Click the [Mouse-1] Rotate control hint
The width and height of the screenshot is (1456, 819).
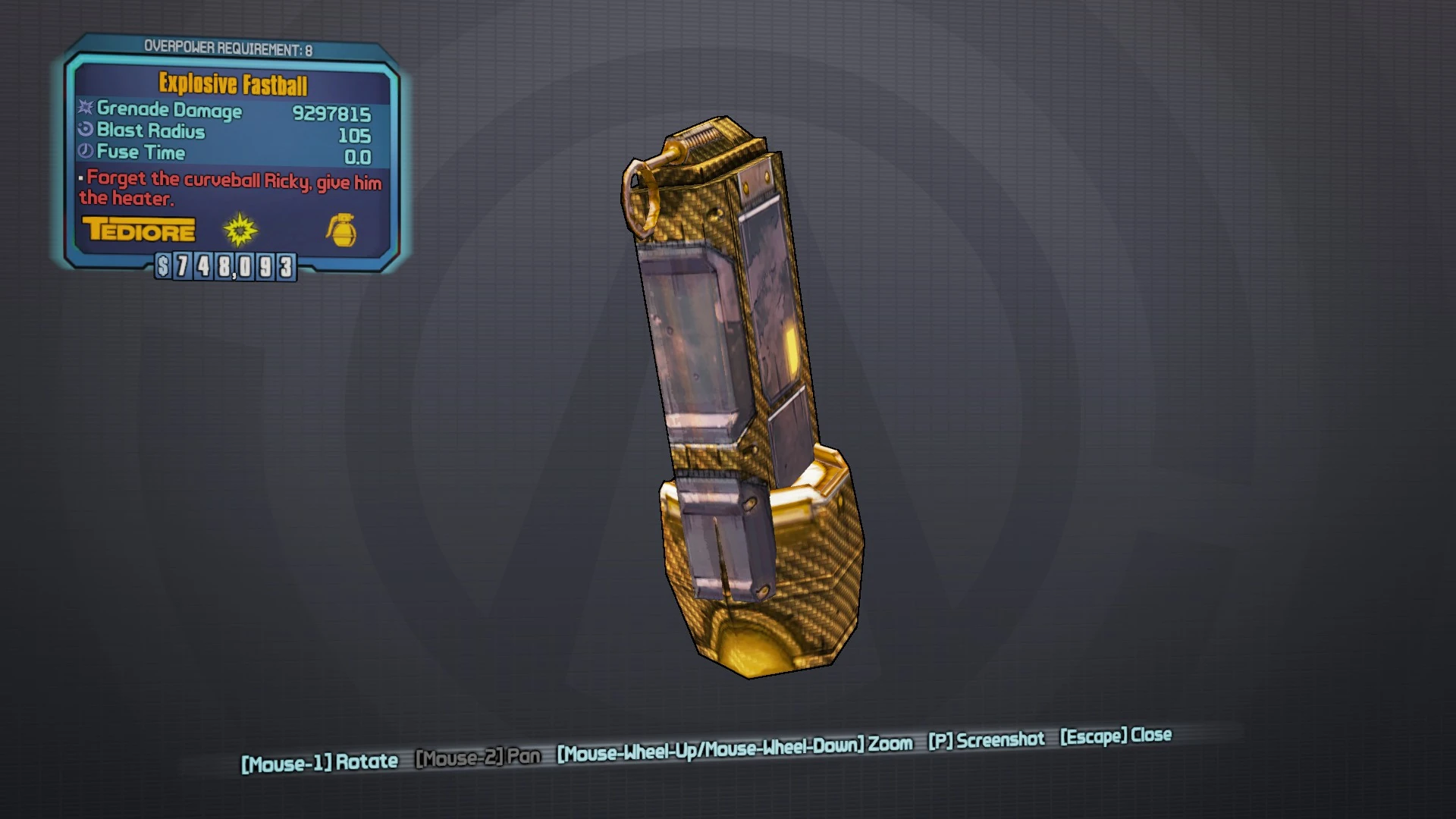pyautogui.click(x=318, y=762)
